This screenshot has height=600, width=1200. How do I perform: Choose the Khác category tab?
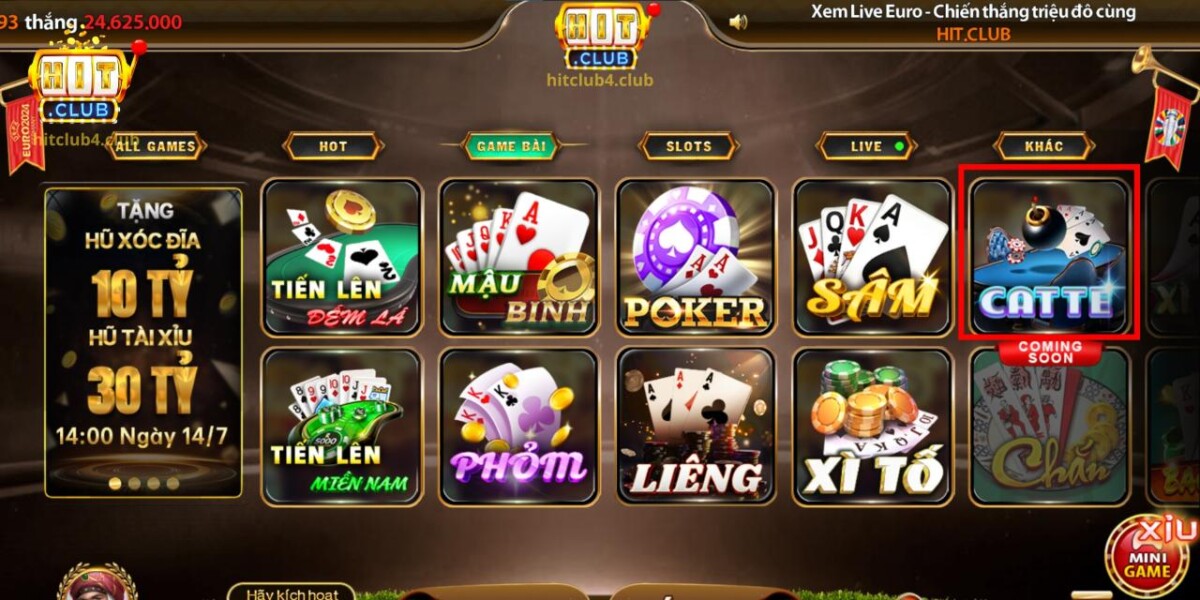pos(1044,146)
